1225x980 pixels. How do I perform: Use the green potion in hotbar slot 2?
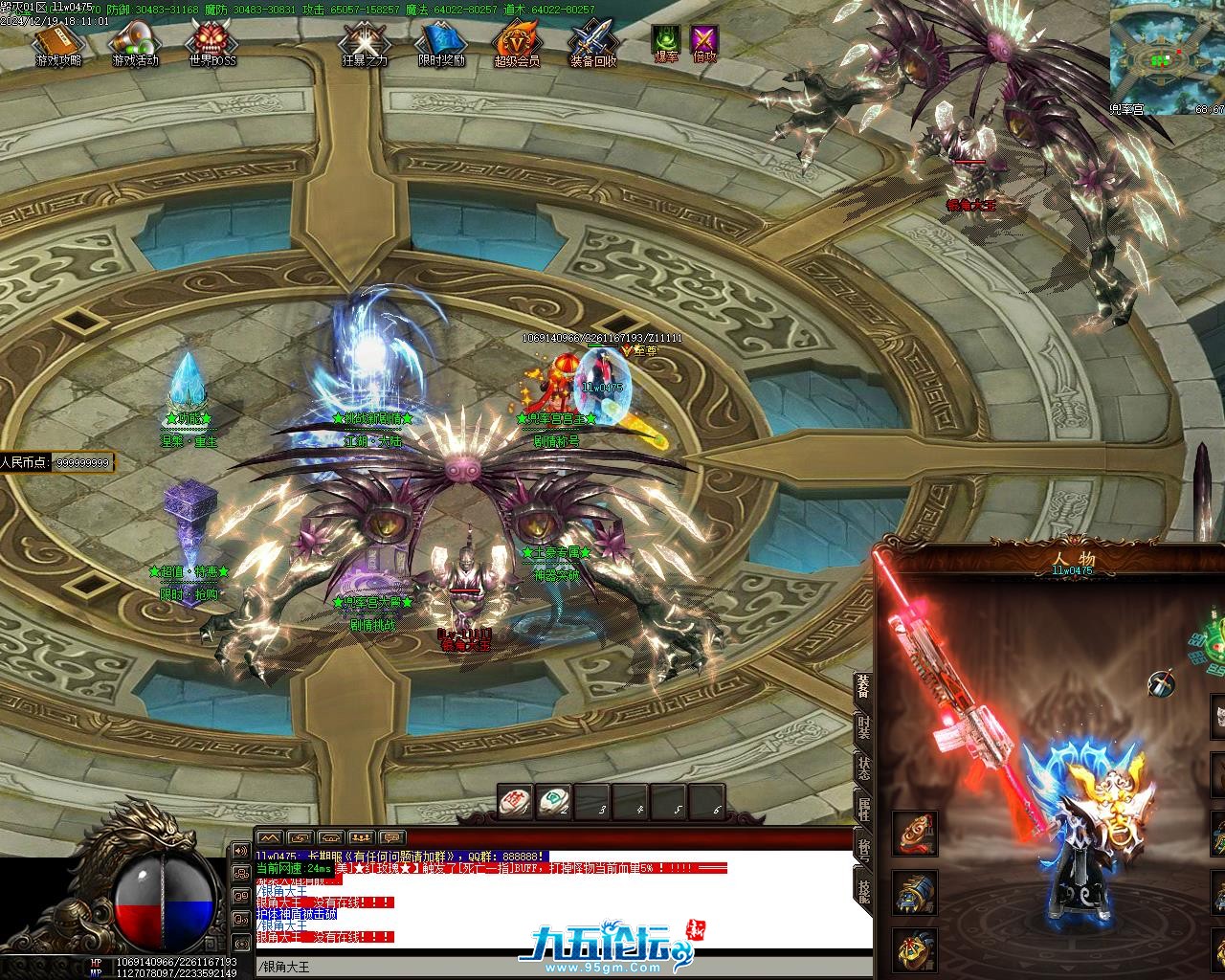pos(555,802)
